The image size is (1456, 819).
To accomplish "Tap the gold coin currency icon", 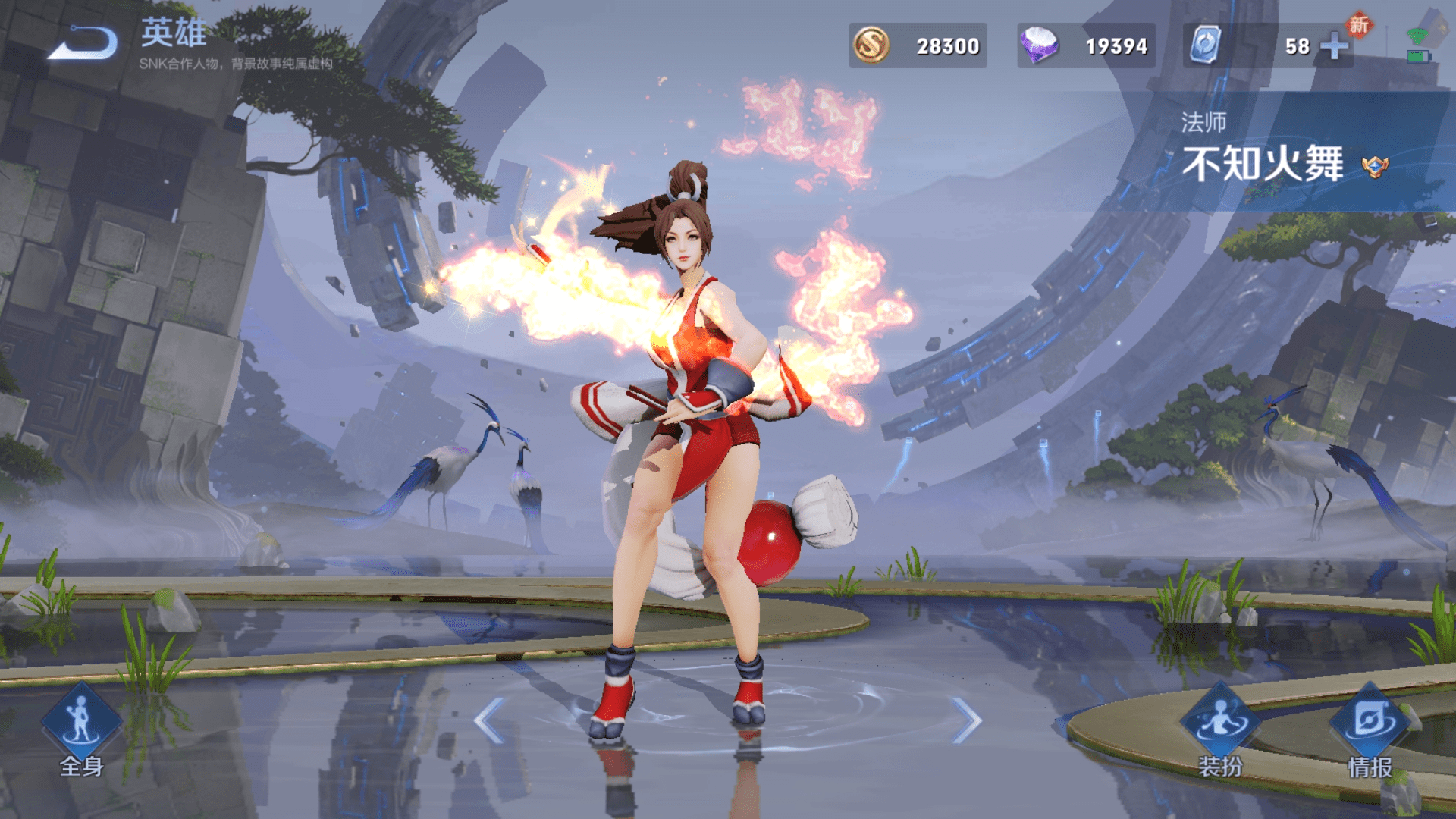I will pyautogui.click(x=871, y=45).
